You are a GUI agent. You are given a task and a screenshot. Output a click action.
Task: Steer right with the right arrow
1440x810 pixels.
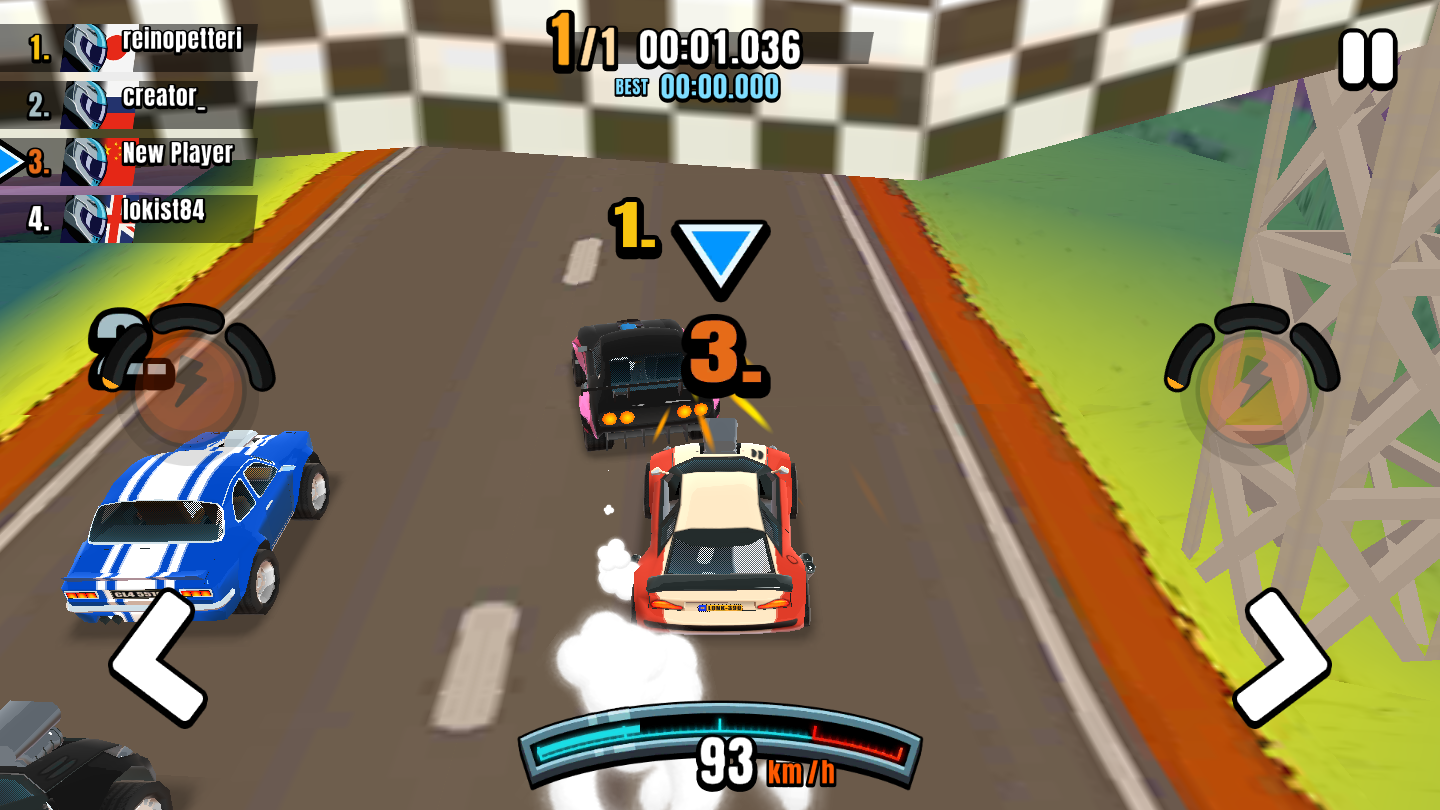tap(1281, 656)
